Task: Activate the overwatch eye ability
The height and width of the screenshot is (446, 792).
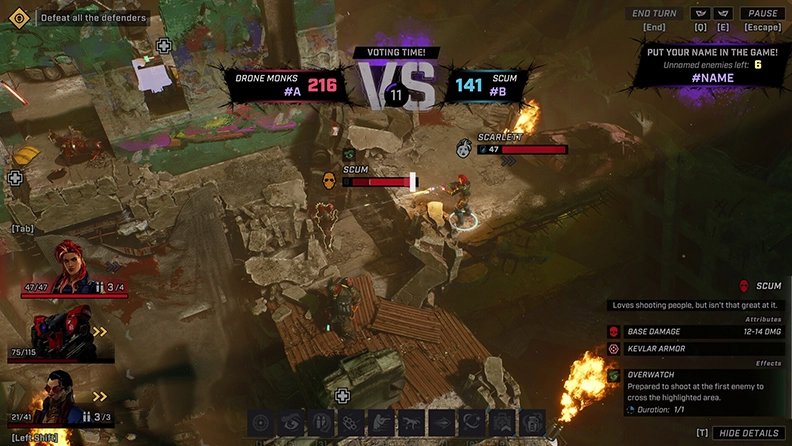Action: click(x=291, y=423)
